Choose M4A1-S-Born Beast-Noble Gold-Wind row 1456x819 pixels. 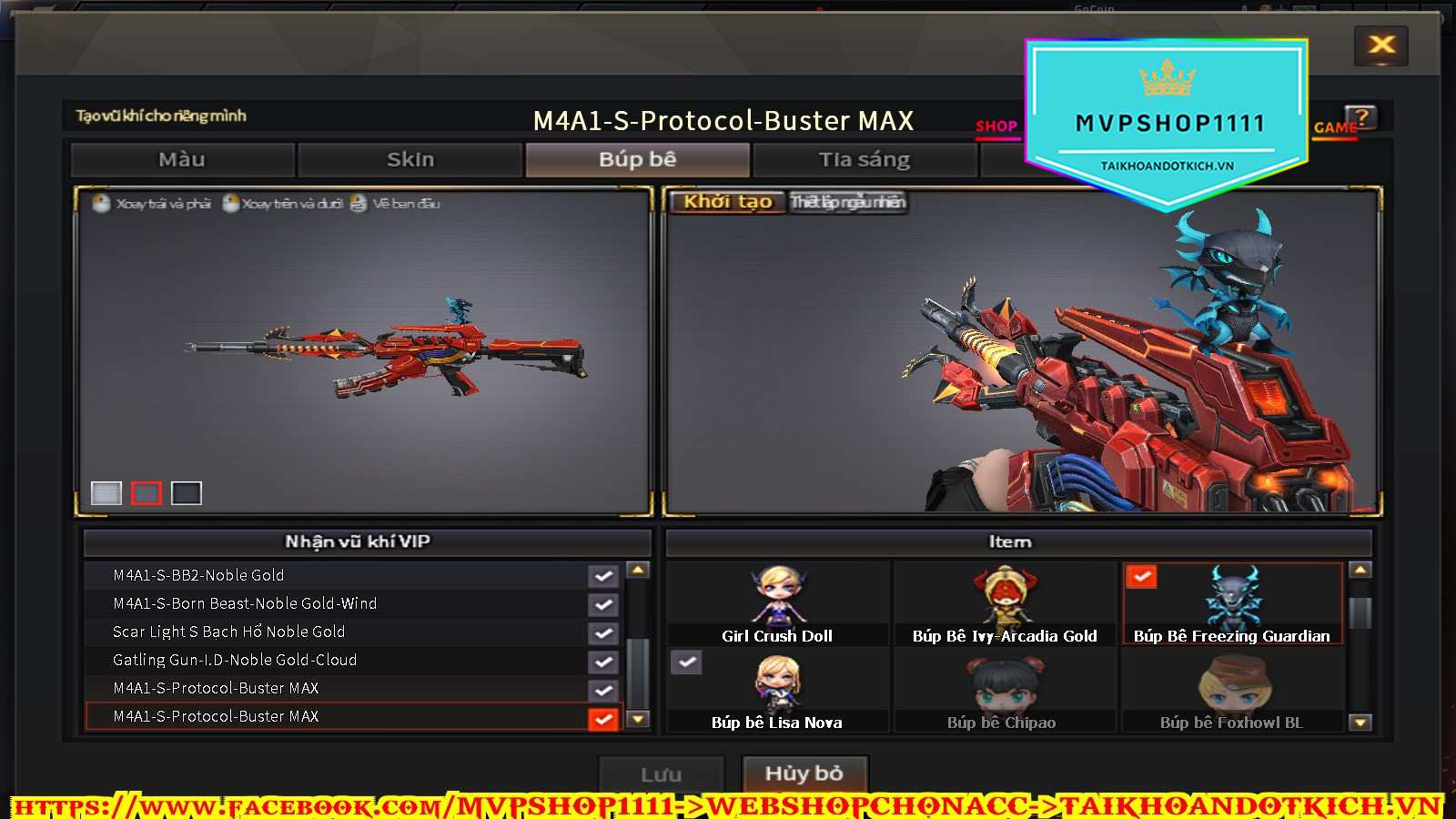click(337, 603)
